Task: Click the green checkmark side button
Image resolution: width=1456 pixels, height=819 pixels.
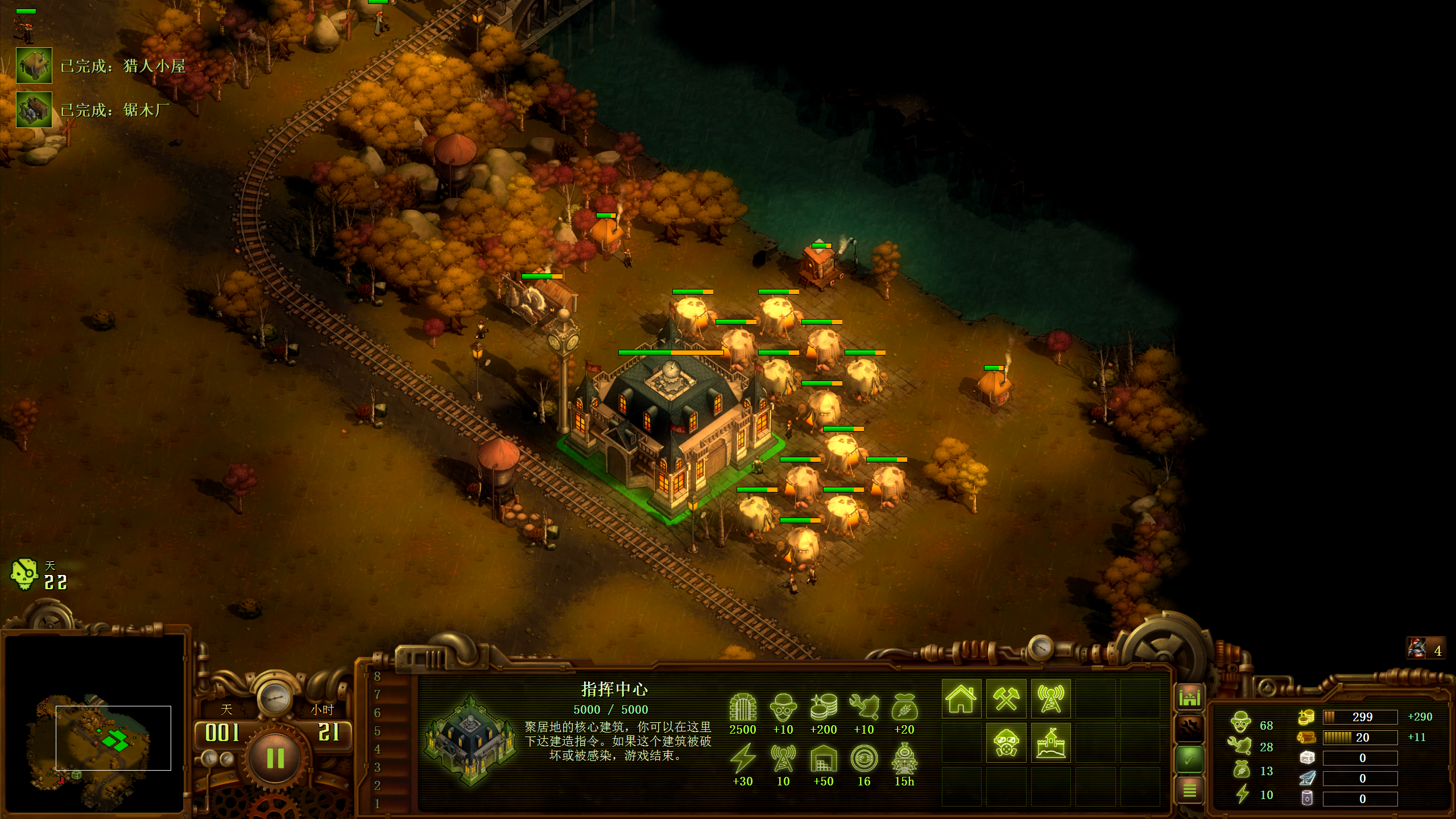Action: (x=1189, y=759)
